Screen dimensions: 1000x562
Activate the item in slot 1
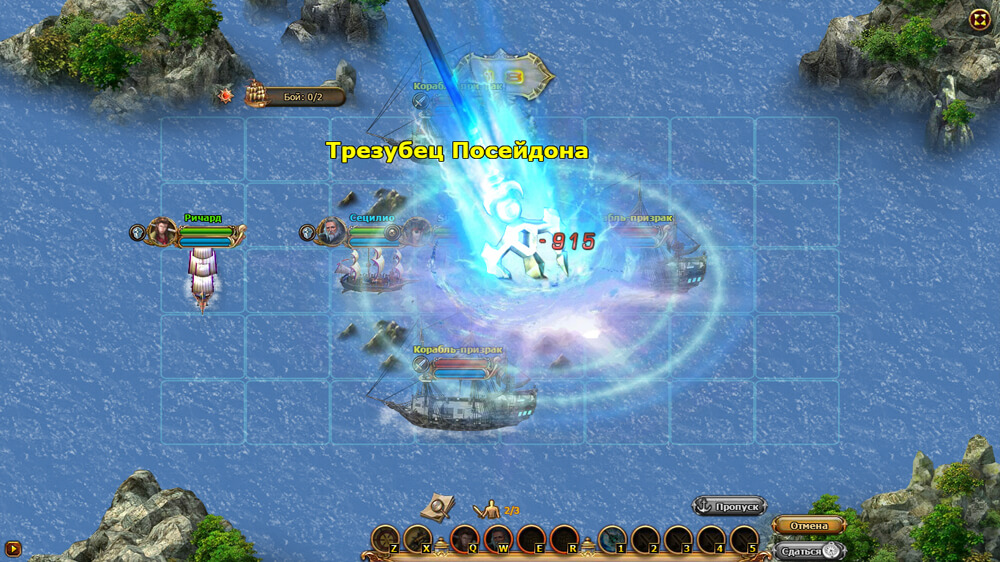pyautogui.click(x=612, y=540)
